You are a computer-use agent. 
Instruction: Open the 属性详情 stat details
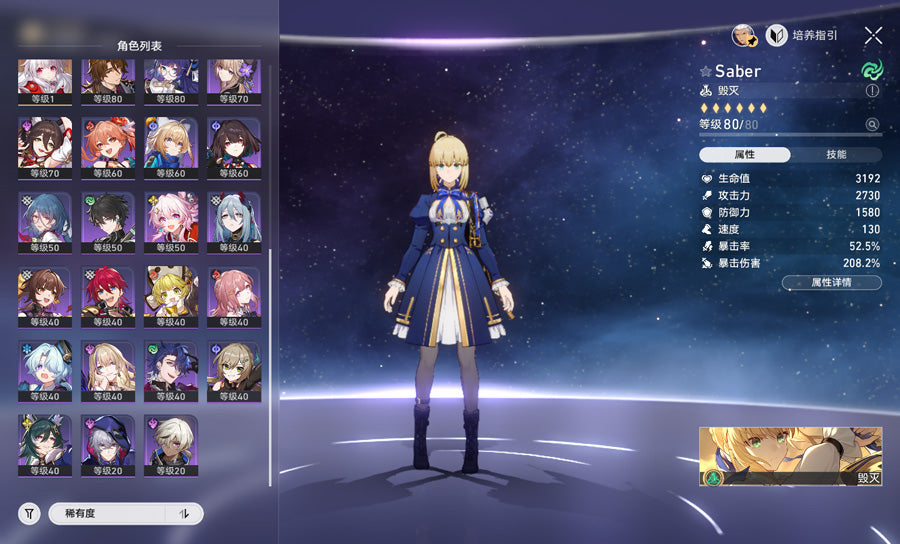tap(831, 283)
